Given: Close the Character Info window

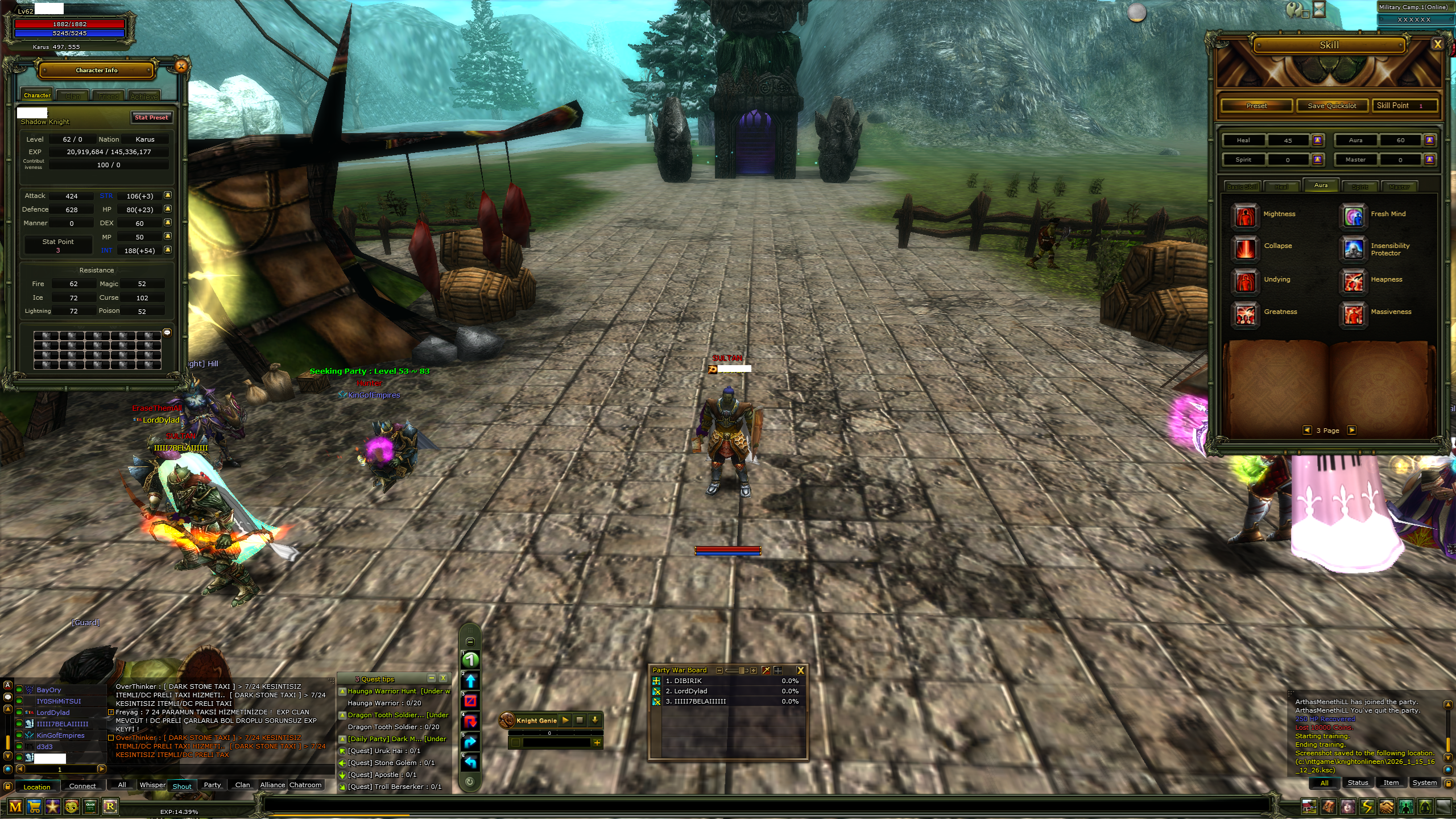Looking at the screenshot, I should (x=181, y=66).
